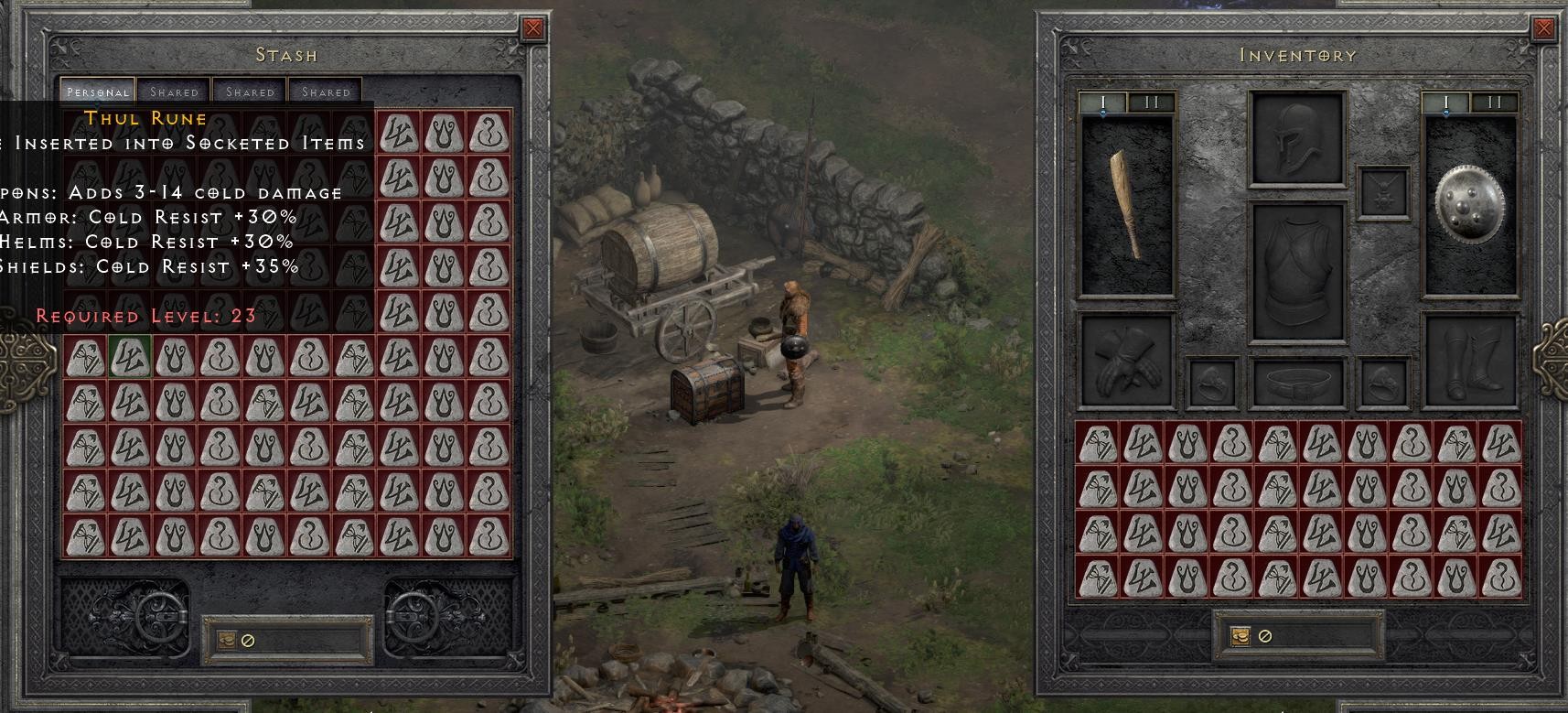Open the Personal stash tab
The width and height of the screenshot is (1568, 713).
coord(97,92)
